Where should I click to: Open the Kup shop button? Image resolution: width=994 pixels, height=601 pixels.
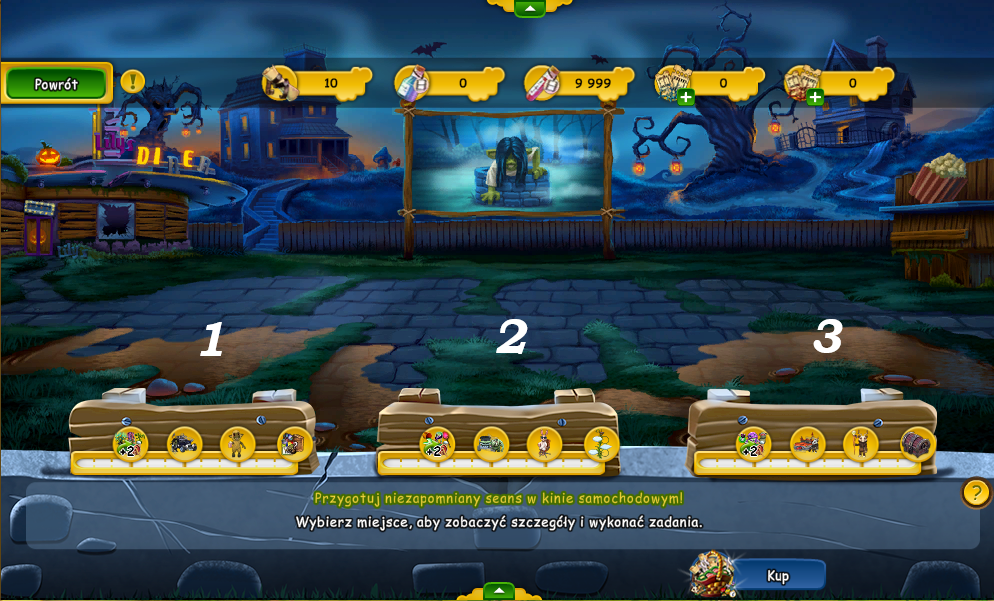click(x=777, y=575)
